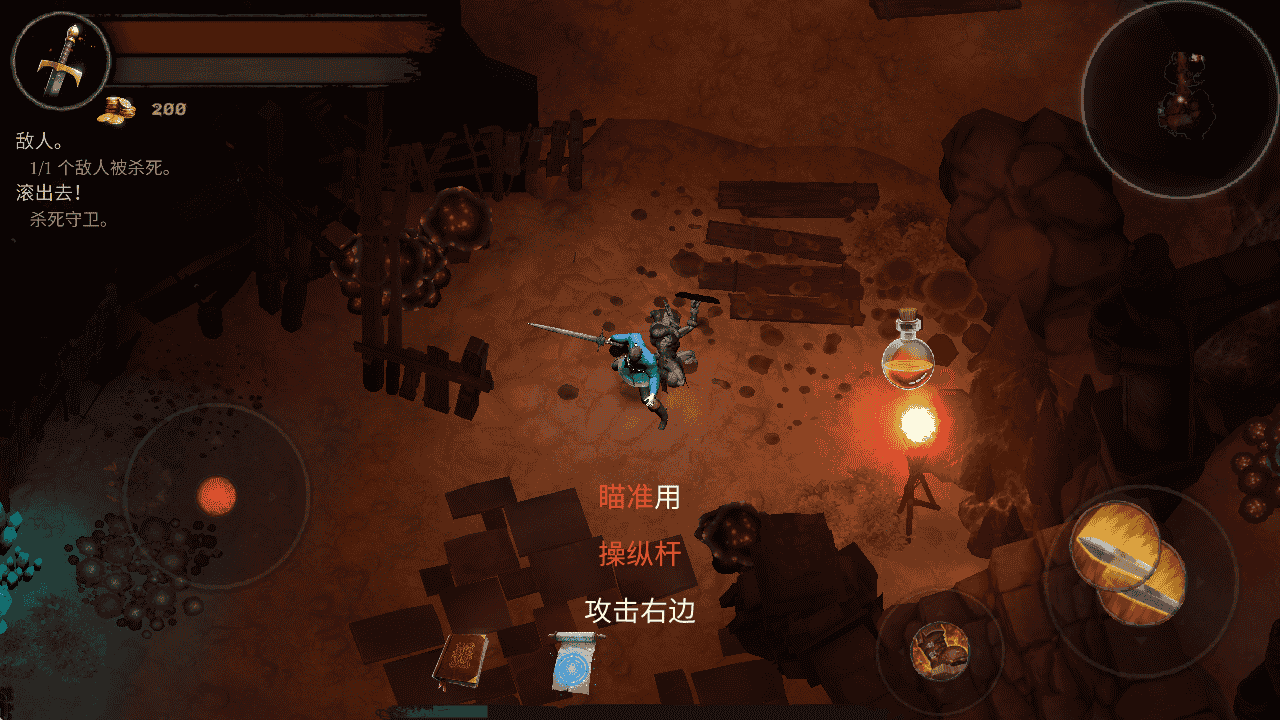Tap the player character avatar portrait circle
1280x720 pixels.
62,60
